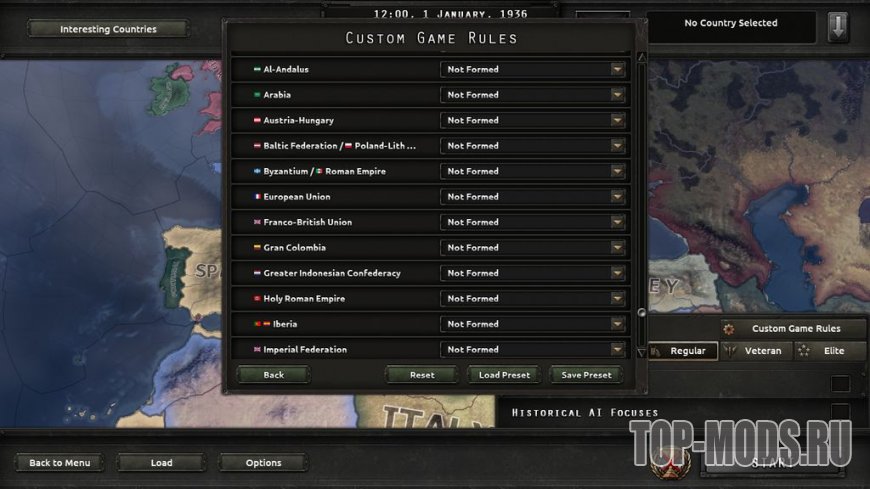Load a rules preset
This screenshot has width=870, height=489.
coord(504,375)
